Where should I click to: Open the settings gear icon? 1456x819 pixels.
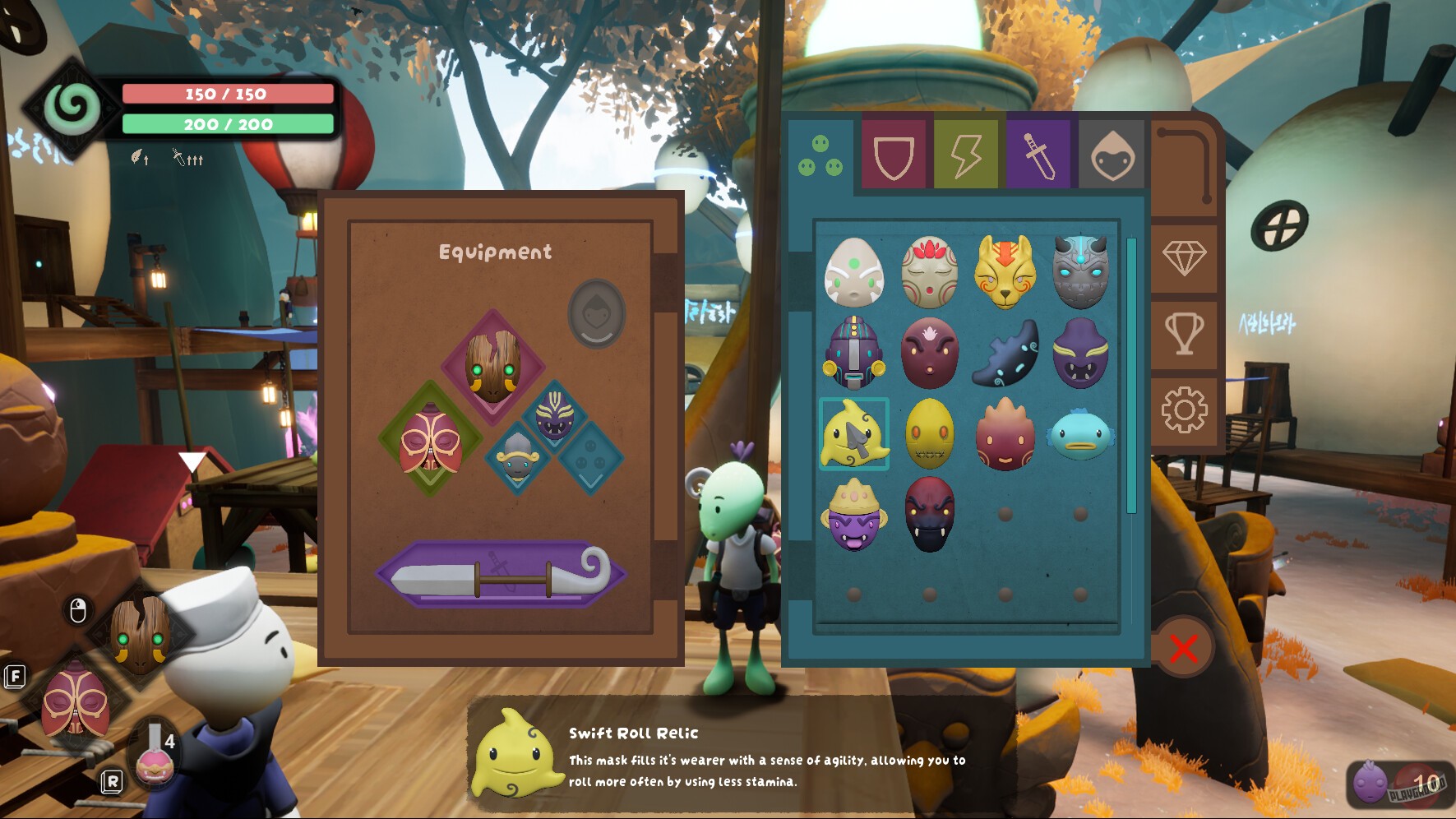(1184, 405)
